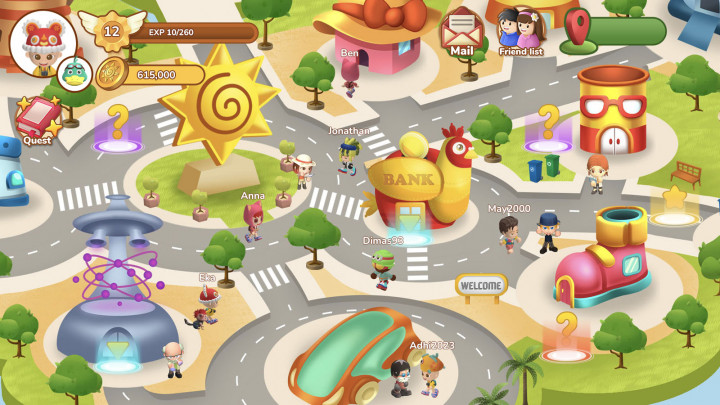The width and height of the screenshot is (720, 405).
Task: Open the player avatar profile
Action: pos(42,40)
